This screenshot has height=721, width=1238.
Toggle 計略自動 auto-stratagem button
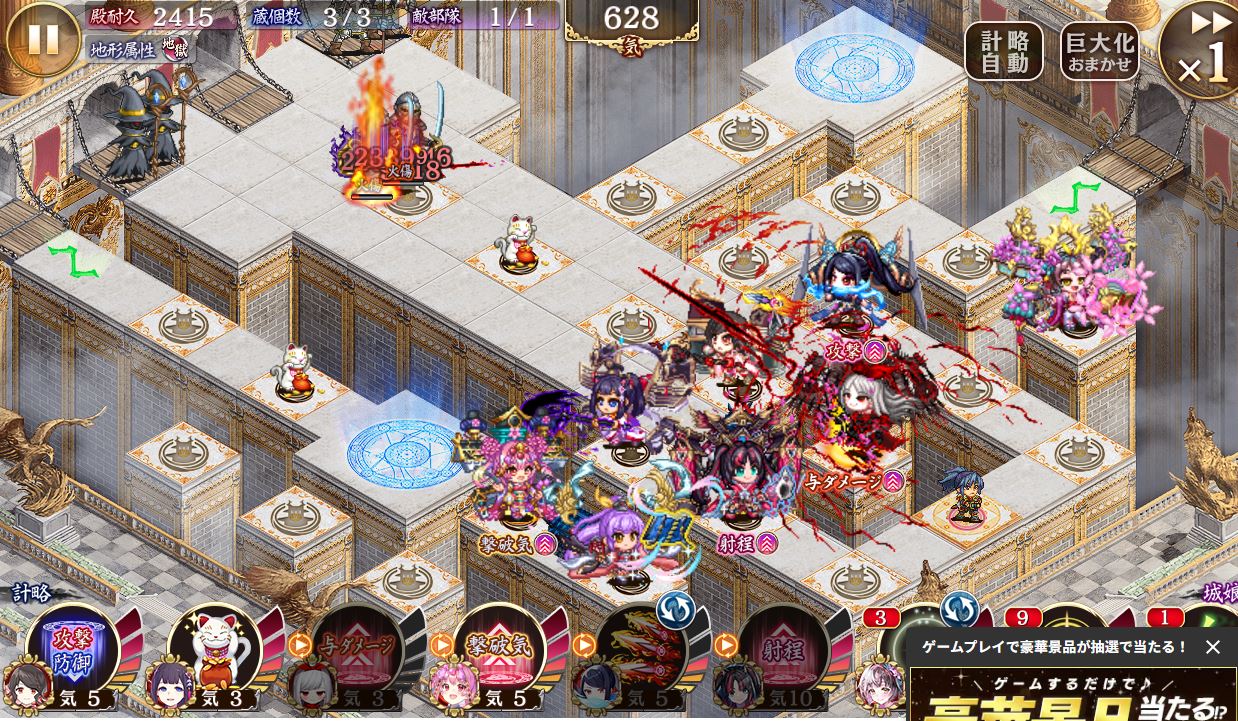[x=1003, y=51]
